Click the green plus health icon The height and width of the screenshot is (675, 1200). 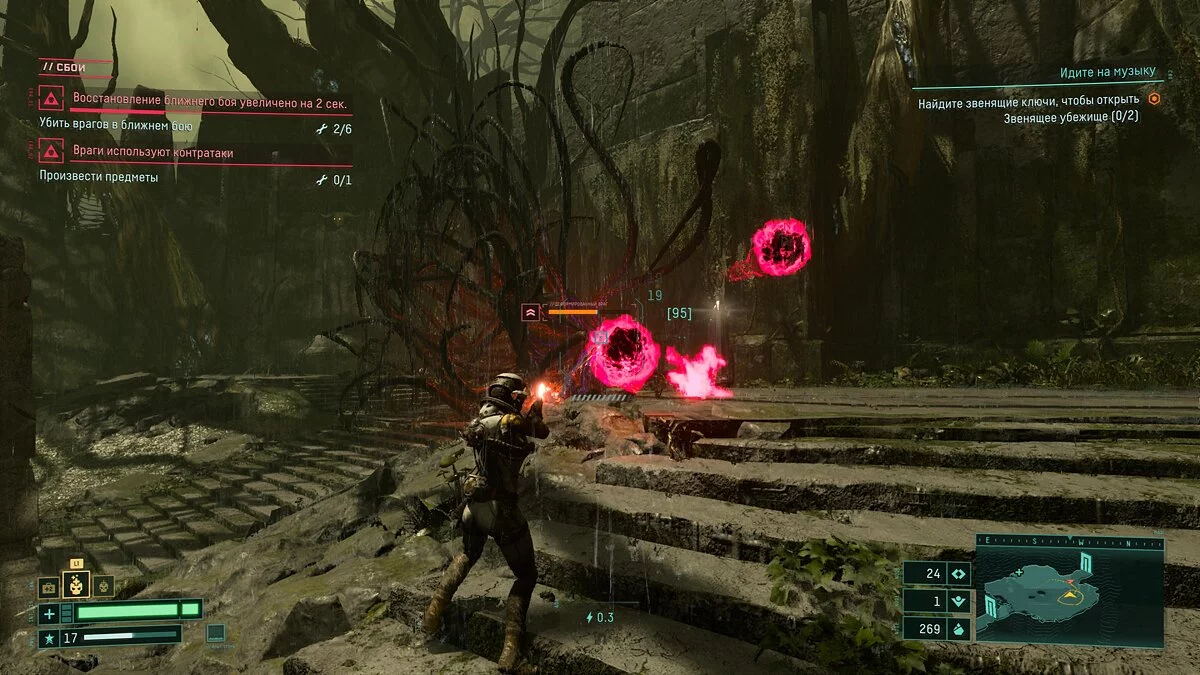[49, 612]
